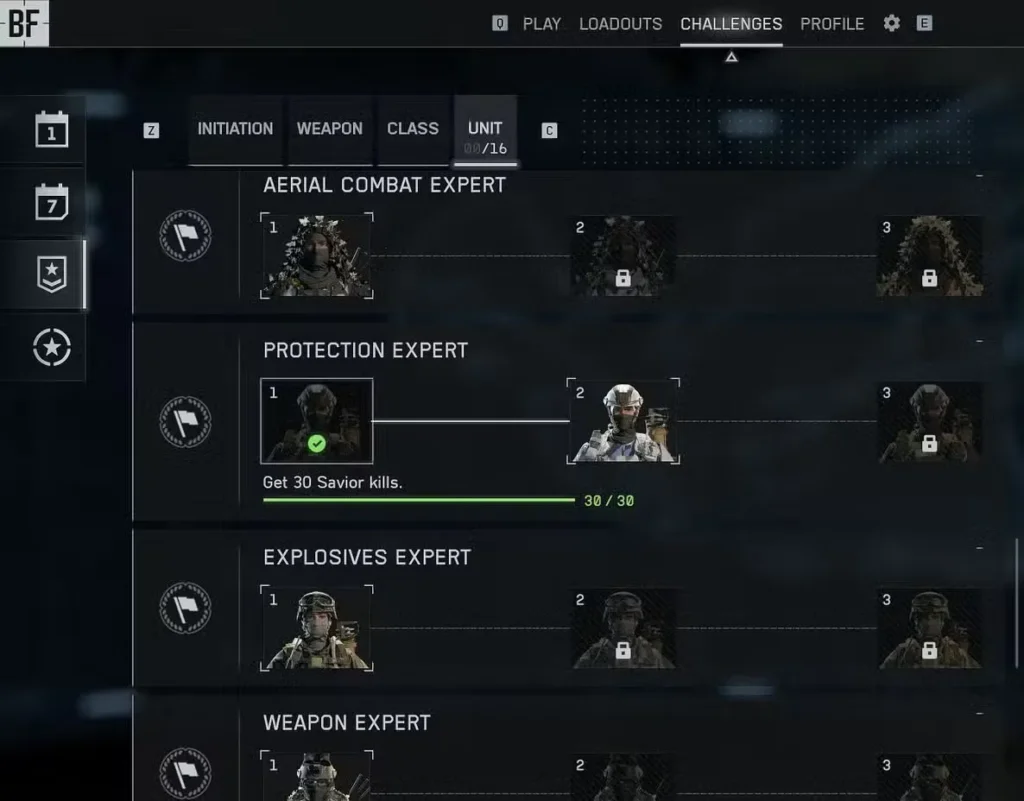Go to the Loadouts menu
Image resolution: width=1024 pixels, height=801 pixels.
(x=620, y=23)
